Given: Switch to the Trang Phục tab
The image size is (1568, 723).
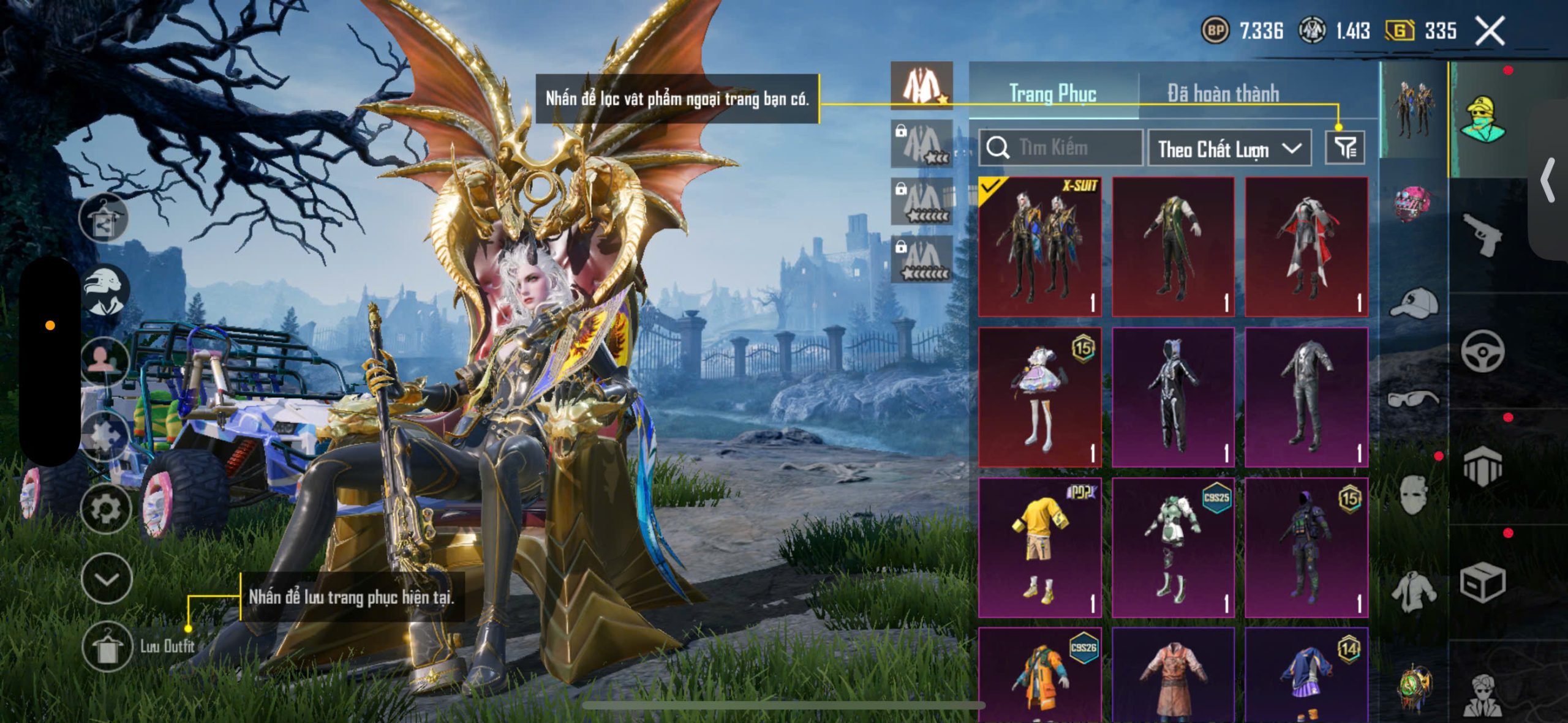Looking at the screenshot, I should (1052, 94).
